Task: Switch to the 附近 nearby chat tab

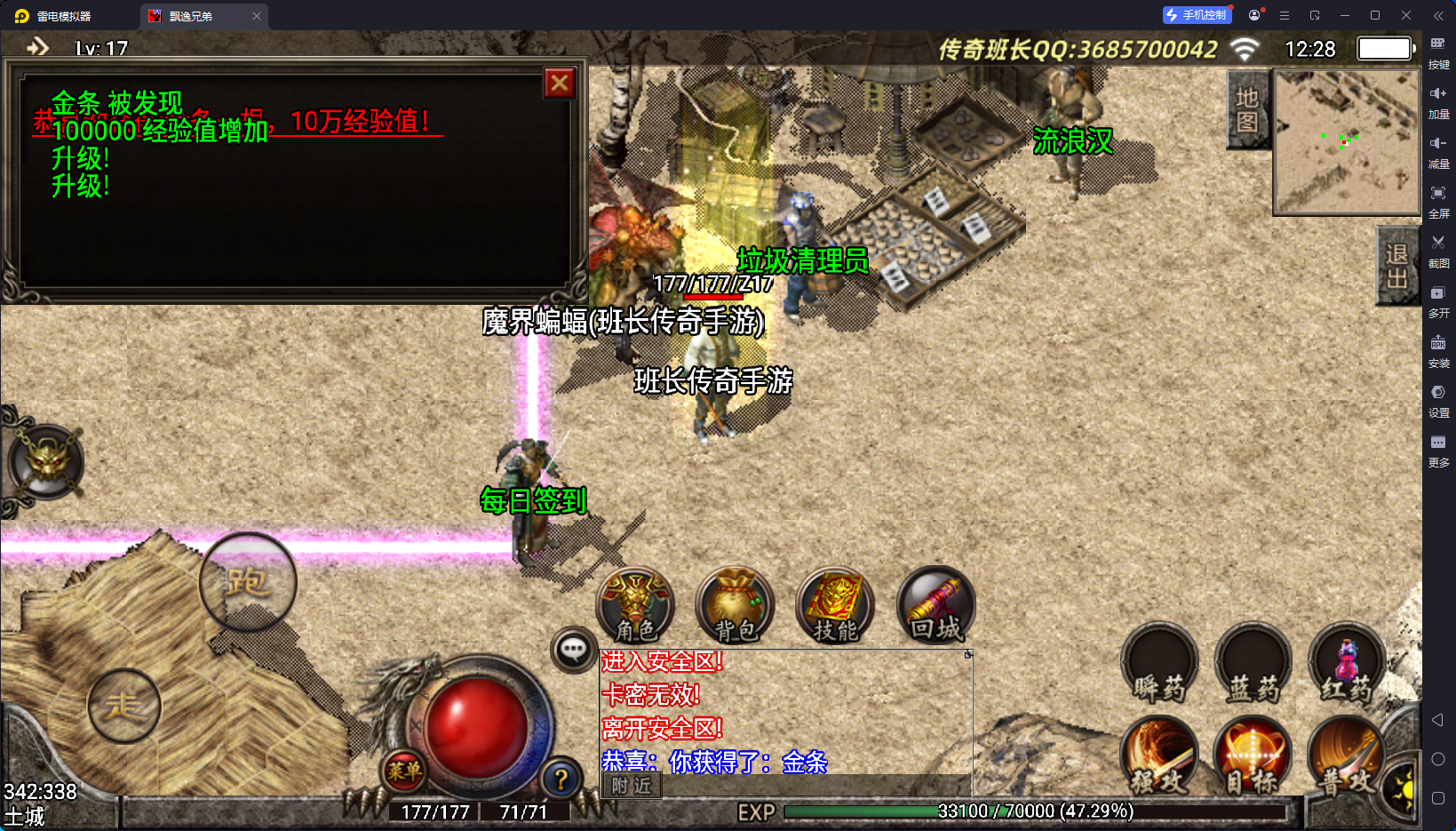Action: [632, 786]
